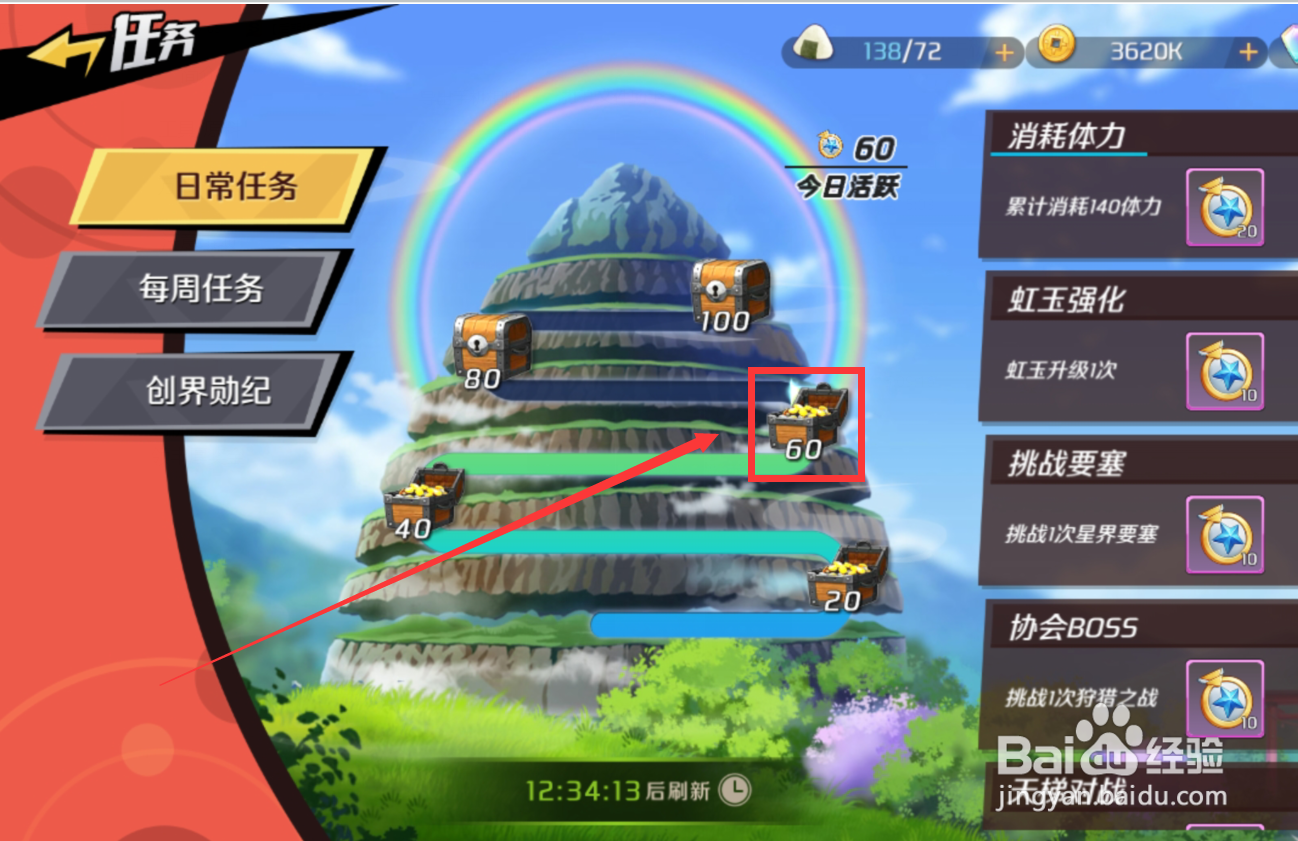Claim the 挑战要塞 star badge reward

click(1227, 535)
